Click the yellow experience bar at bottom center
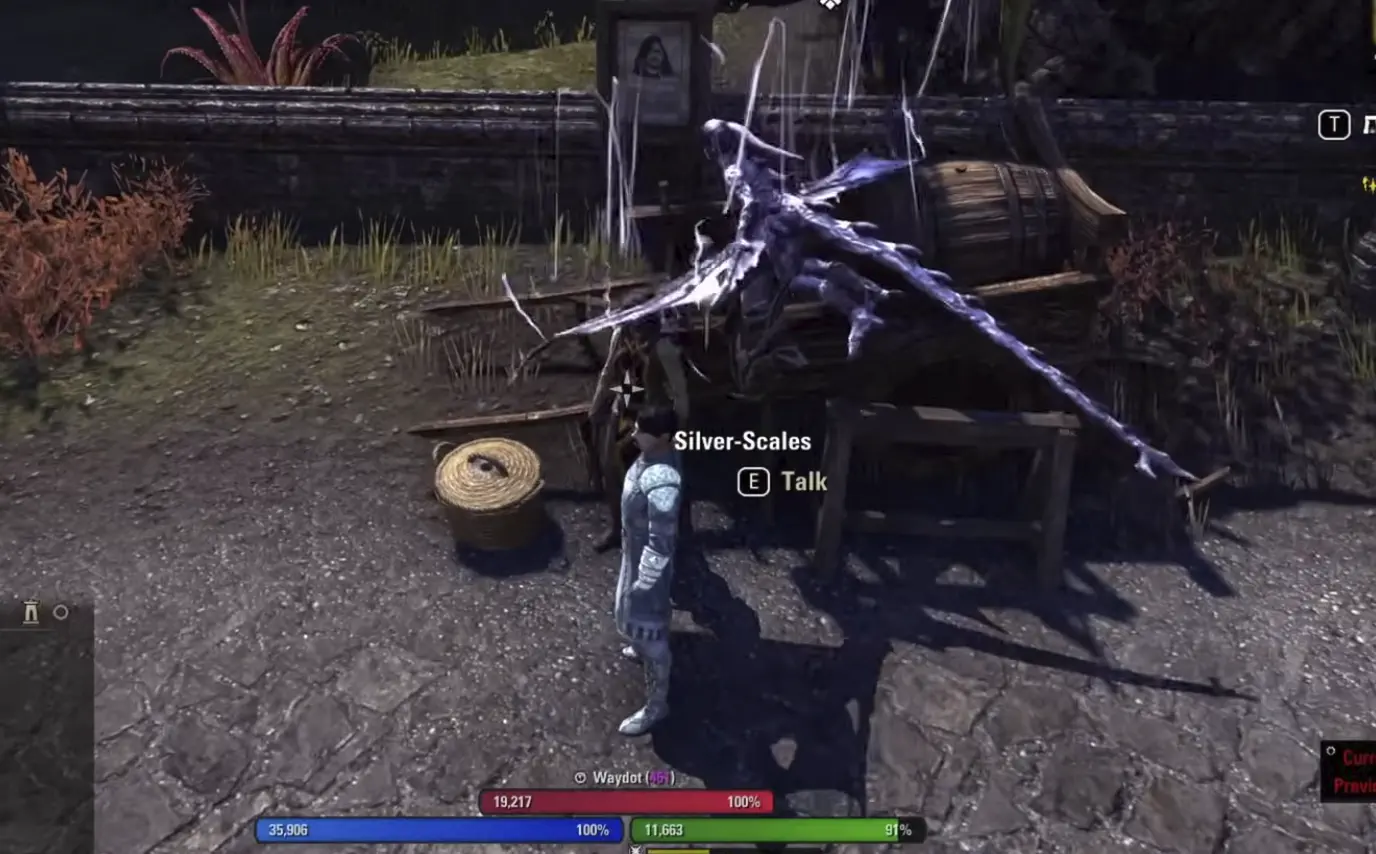The image size is (1376, 854). coord(690,852)
